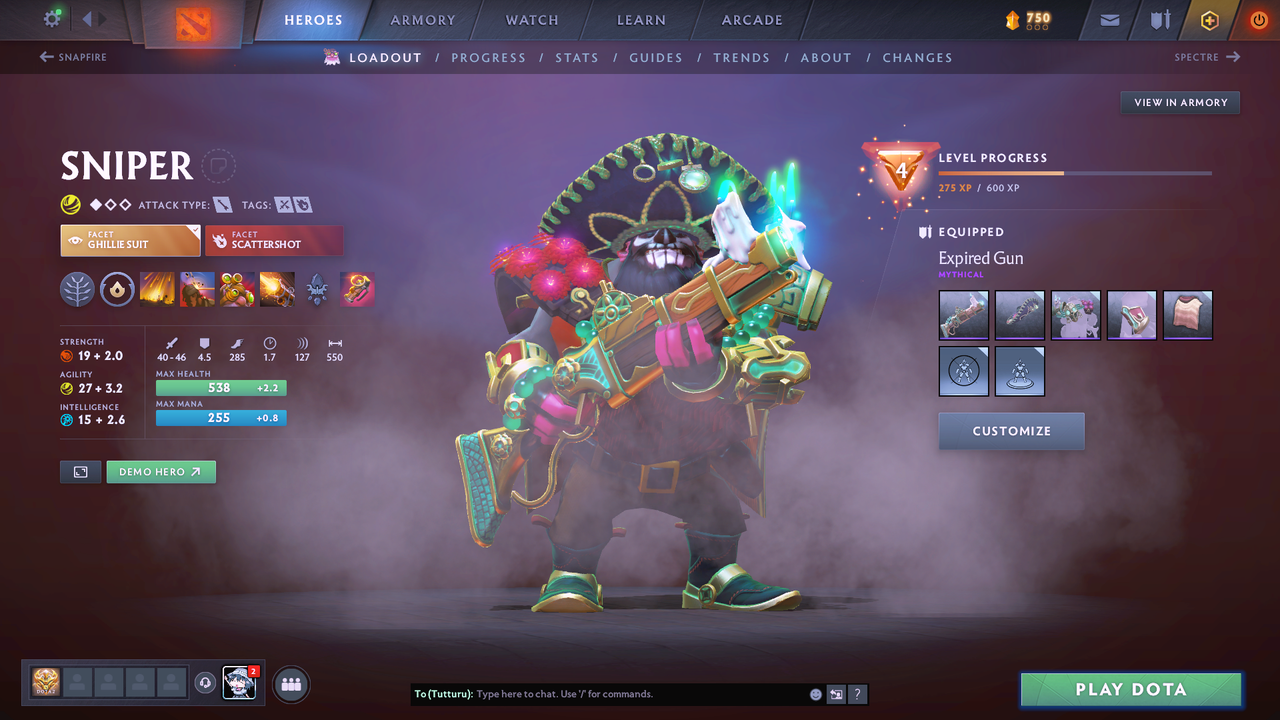1280x720 pixels.
Task: Click the Level Progress XP bar
Action: pyautogui.click(x=1075, y=172)
